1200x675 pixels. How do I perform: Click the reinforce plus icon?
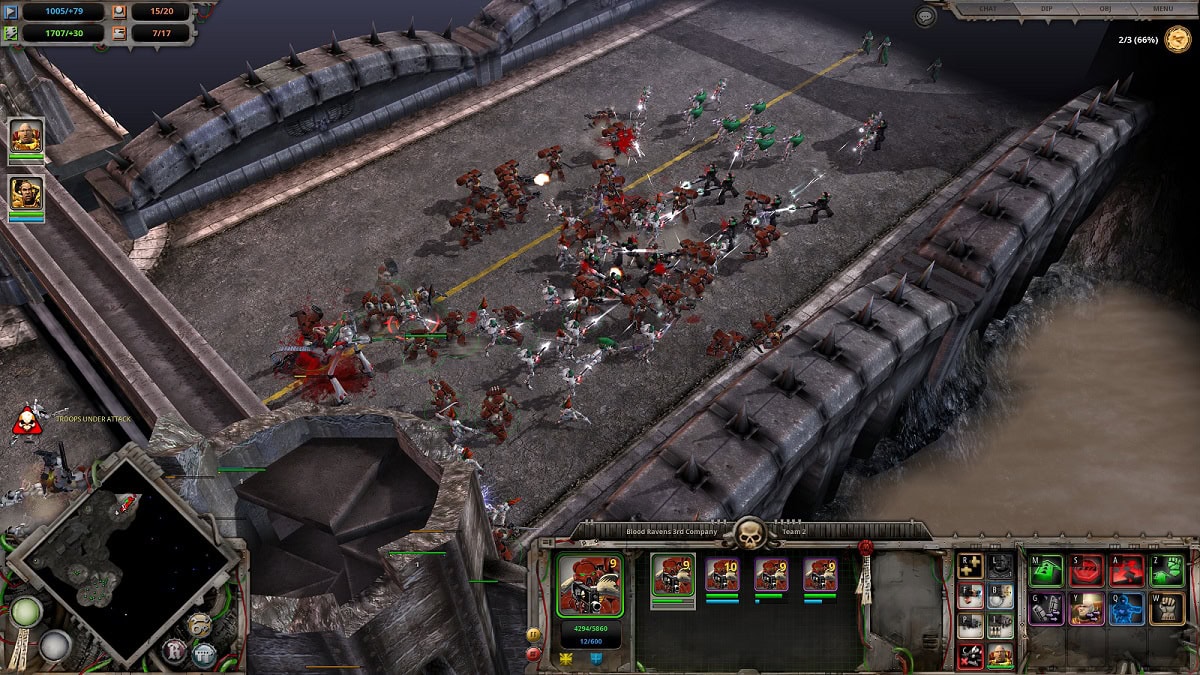[x=968, y=567]
